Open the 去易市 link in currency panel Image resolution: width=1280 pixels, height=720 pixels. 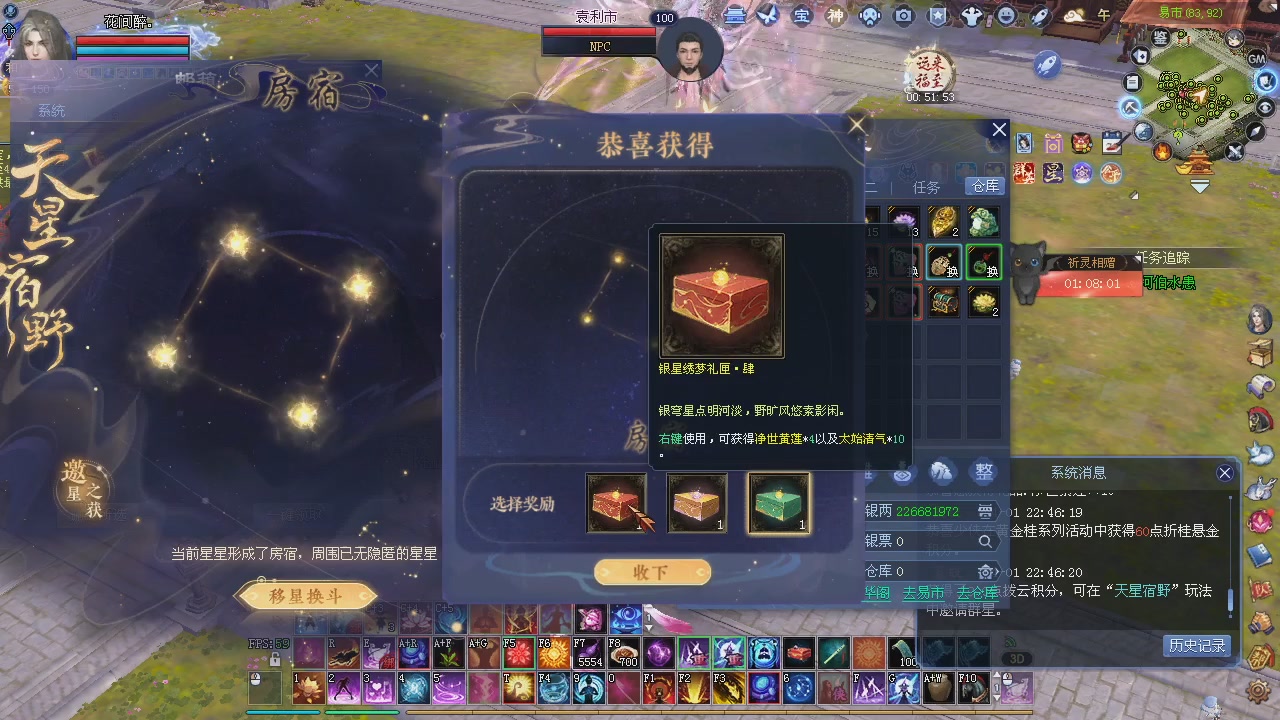pos(923,593)
